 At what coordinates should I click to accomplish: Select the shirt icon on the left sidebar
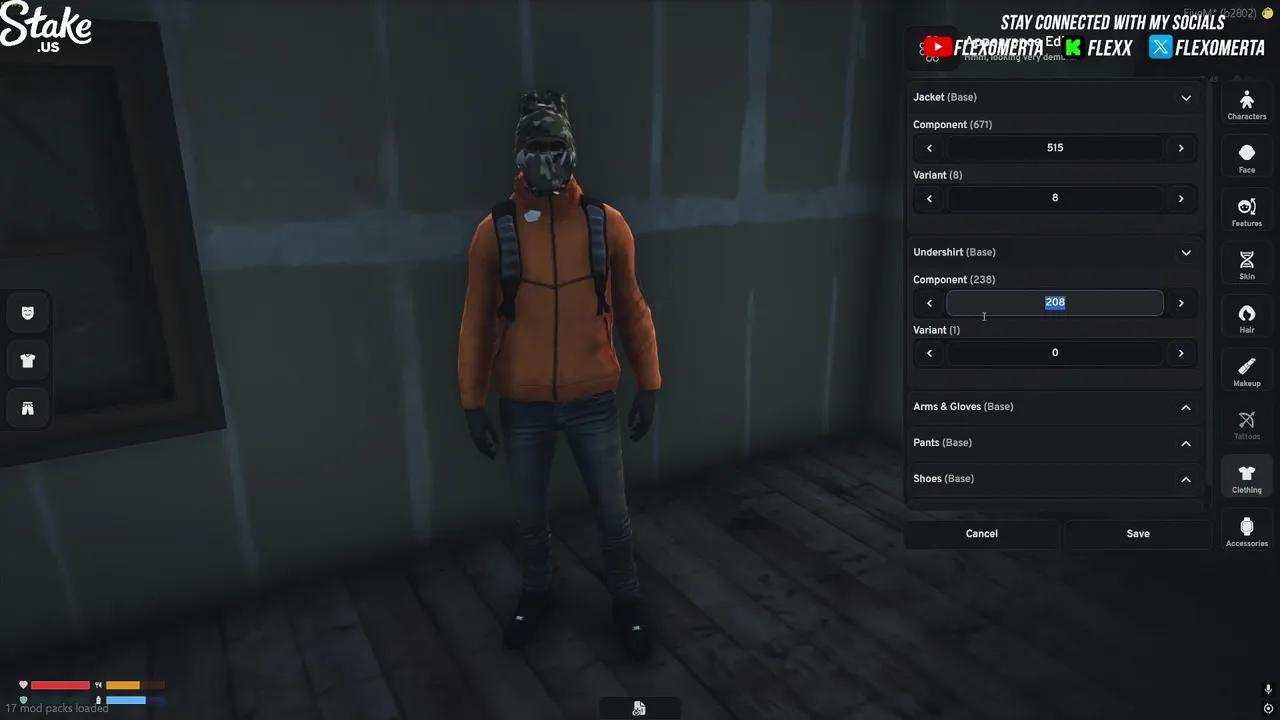click(27, 360)
